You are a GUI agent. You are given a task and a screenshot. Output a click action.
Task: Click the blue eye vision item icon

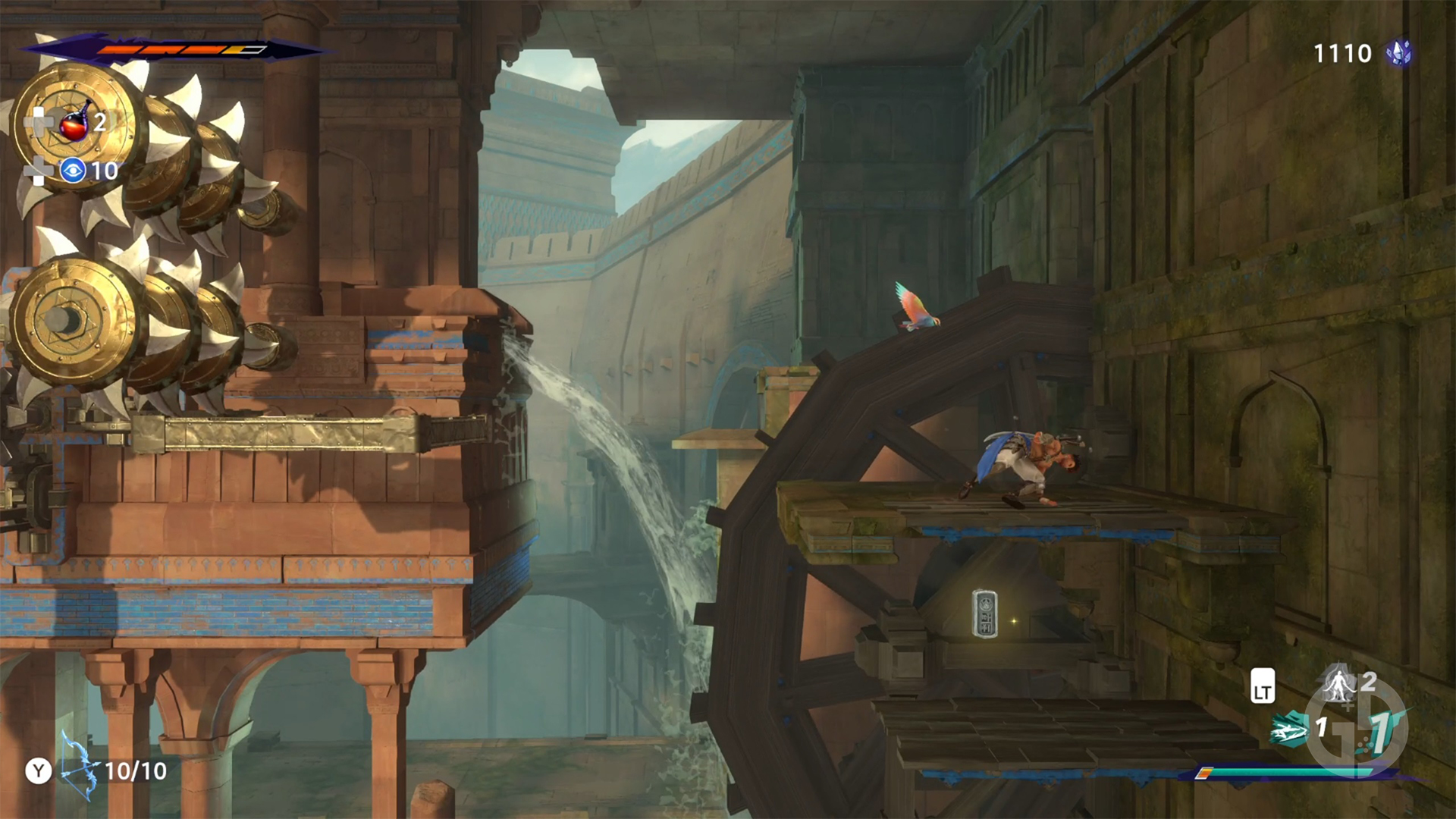[x=74, y=170]
